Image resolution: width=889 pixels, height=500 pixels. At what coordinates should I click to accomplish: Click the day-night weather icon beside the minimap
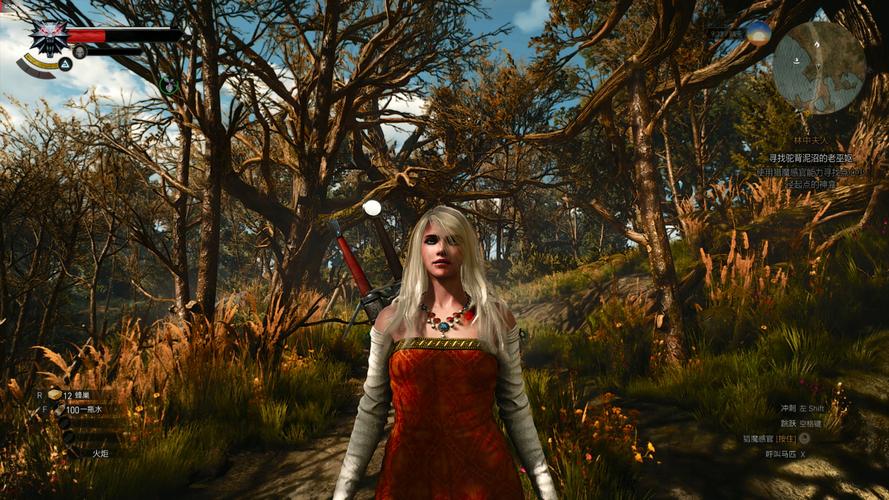tap(759, 31)
